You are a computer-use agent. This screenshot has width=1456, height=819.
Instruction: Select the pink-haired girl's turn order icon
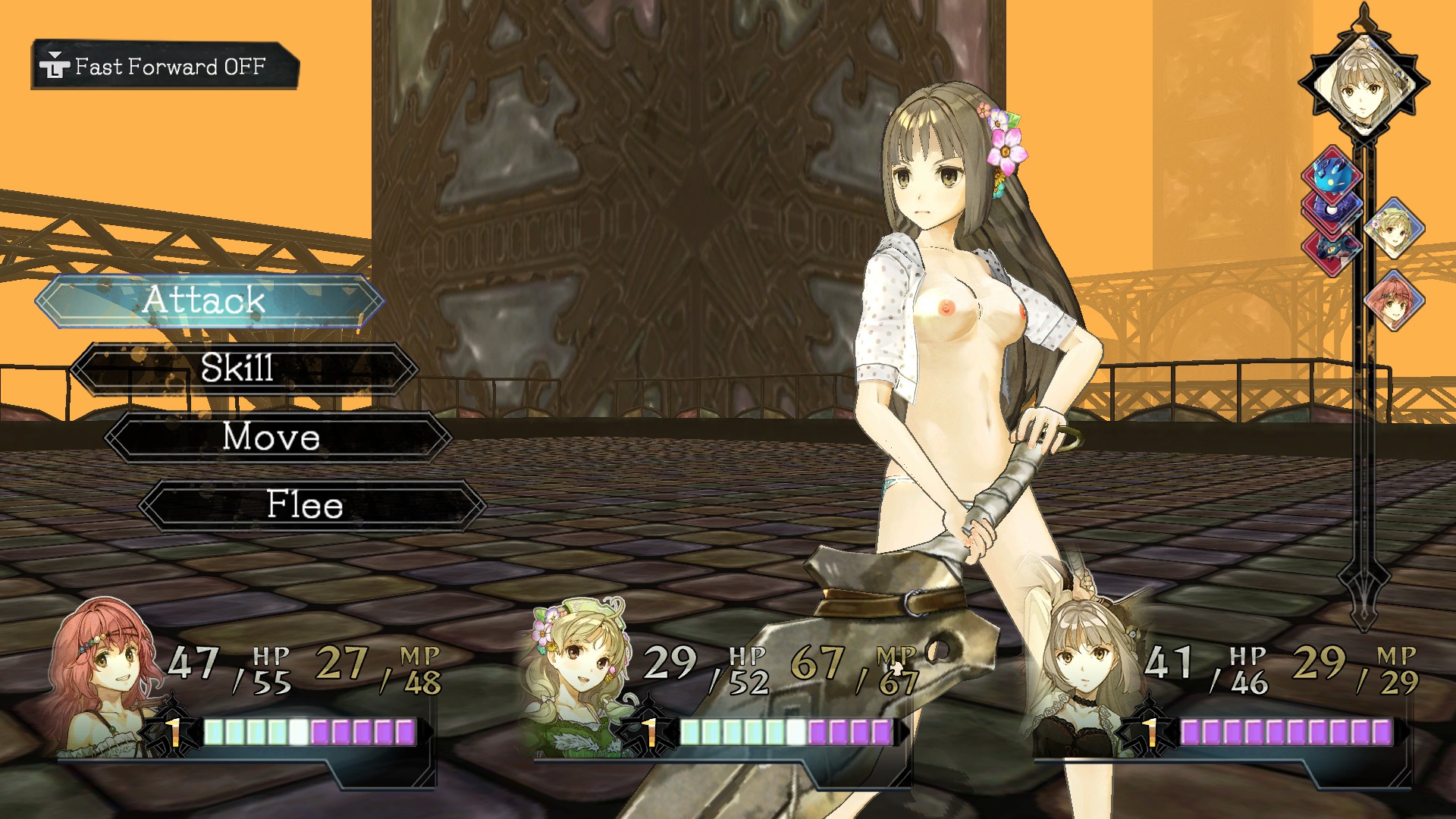coord(1394,301)
